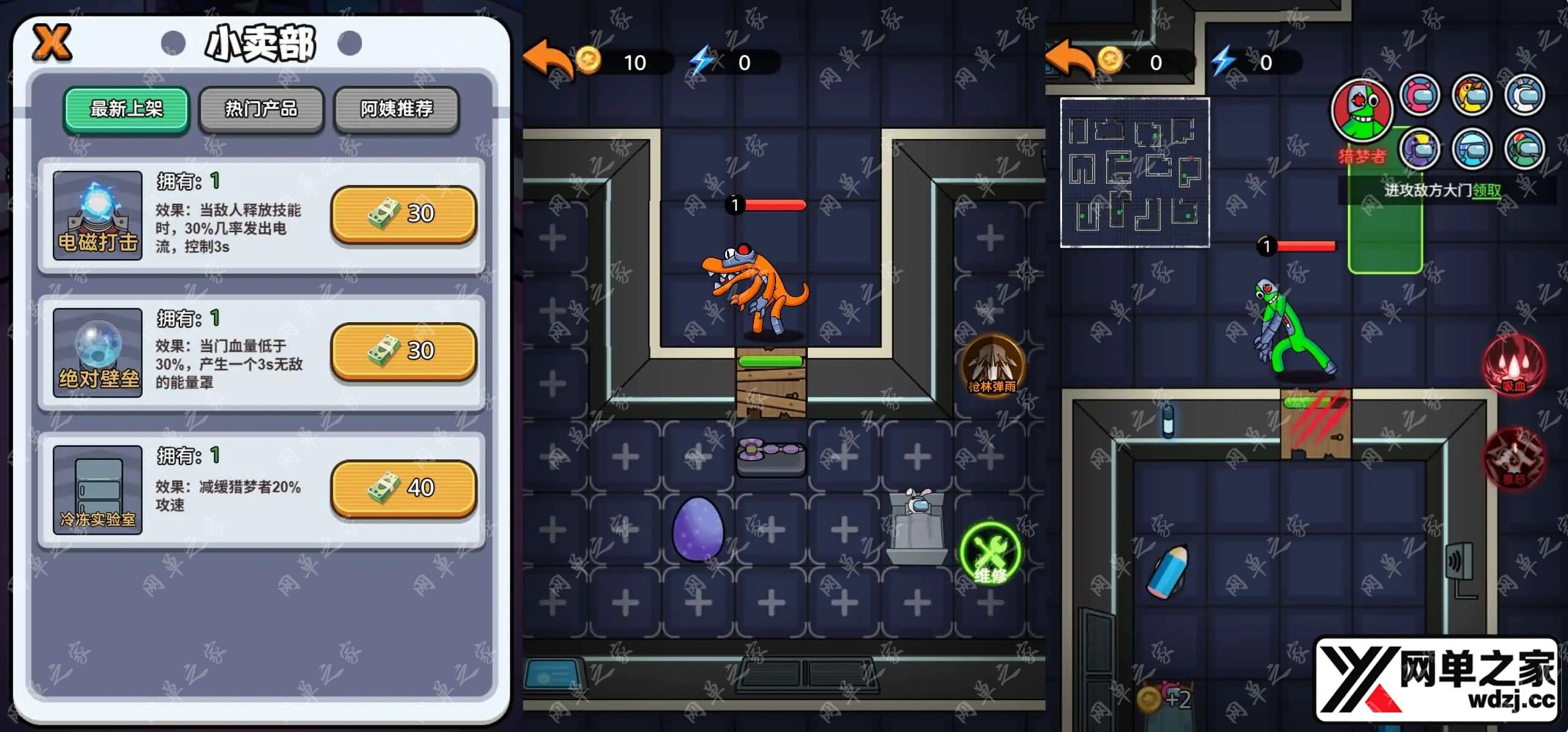Claim reward via the green 领取 link
This screenshot has height=732, width=1568.
[1487, 191]
